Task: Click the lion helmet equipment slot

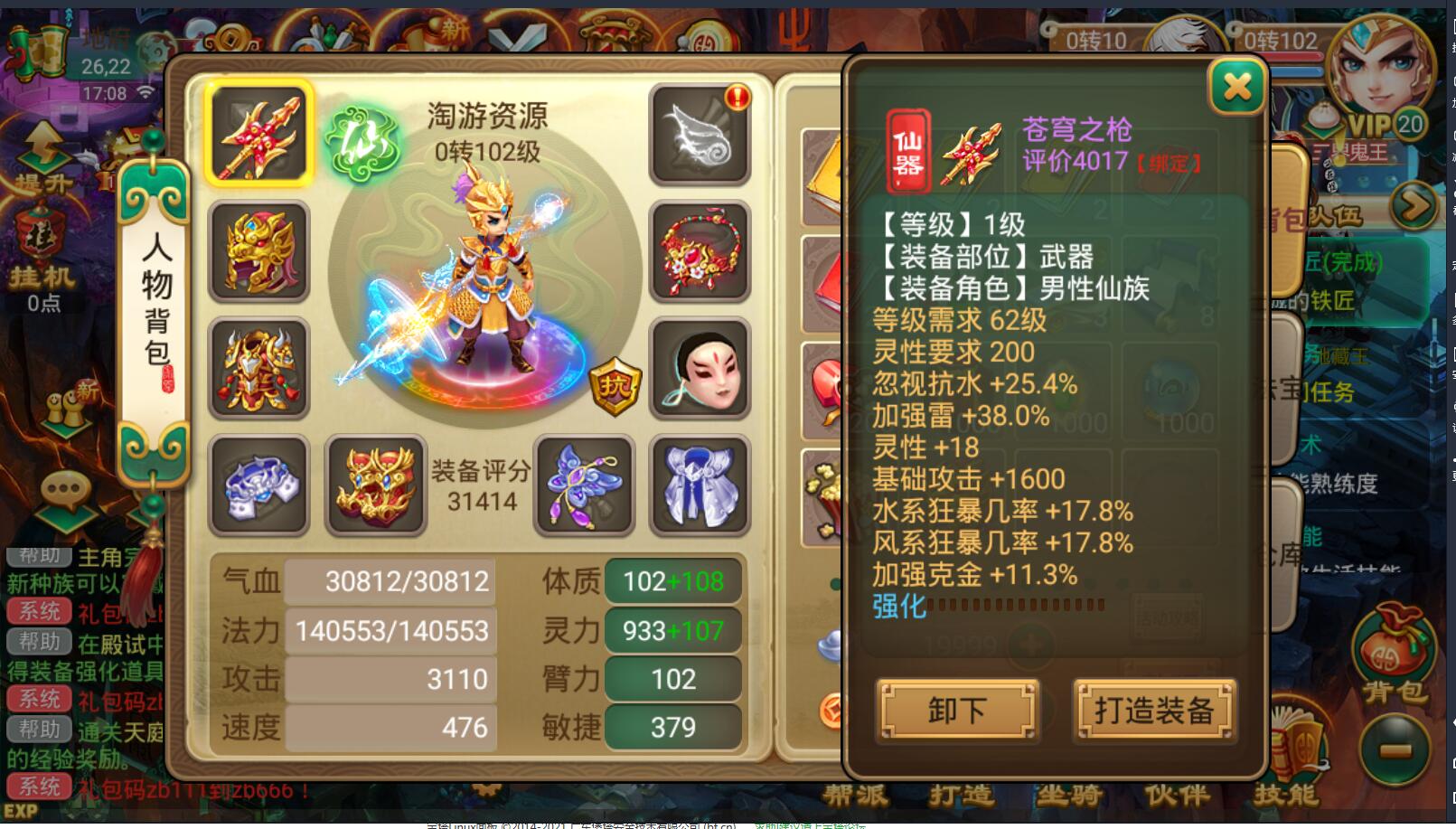Action: (x=258, y=251)
